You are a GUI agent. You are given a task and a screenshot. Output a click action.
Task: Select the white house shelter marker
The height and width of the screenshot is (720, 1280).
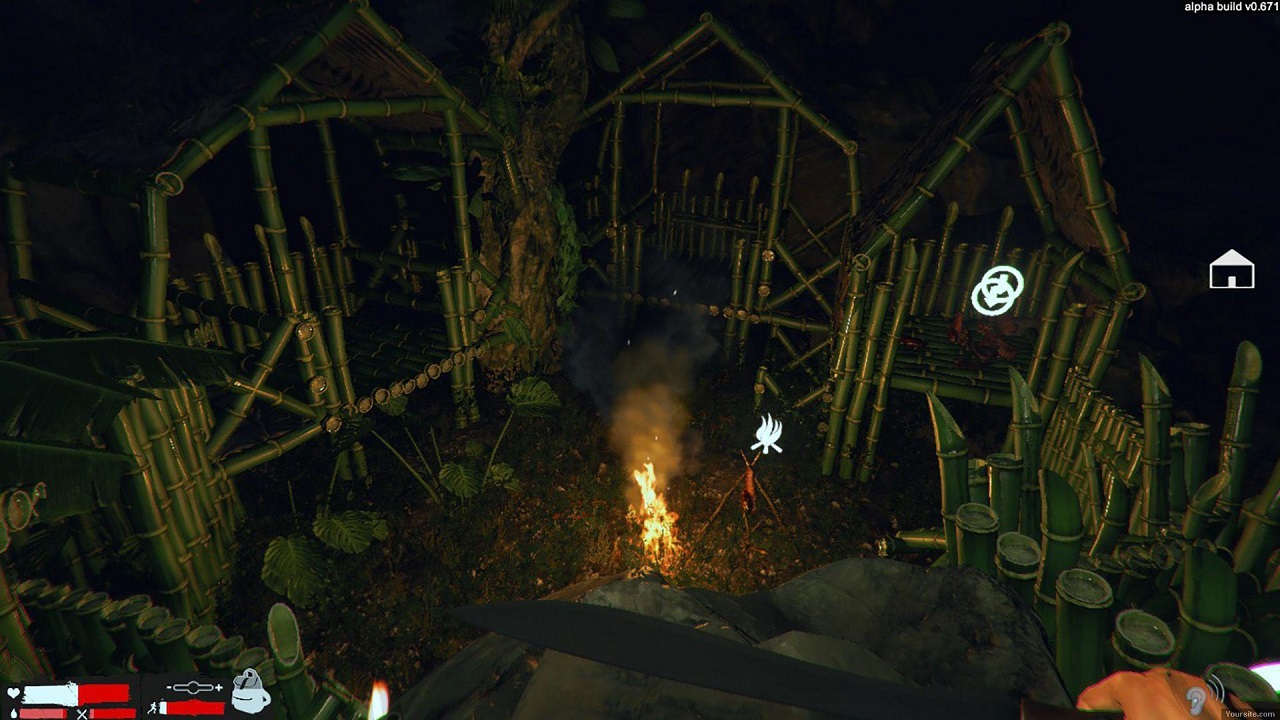point(1231,270)
